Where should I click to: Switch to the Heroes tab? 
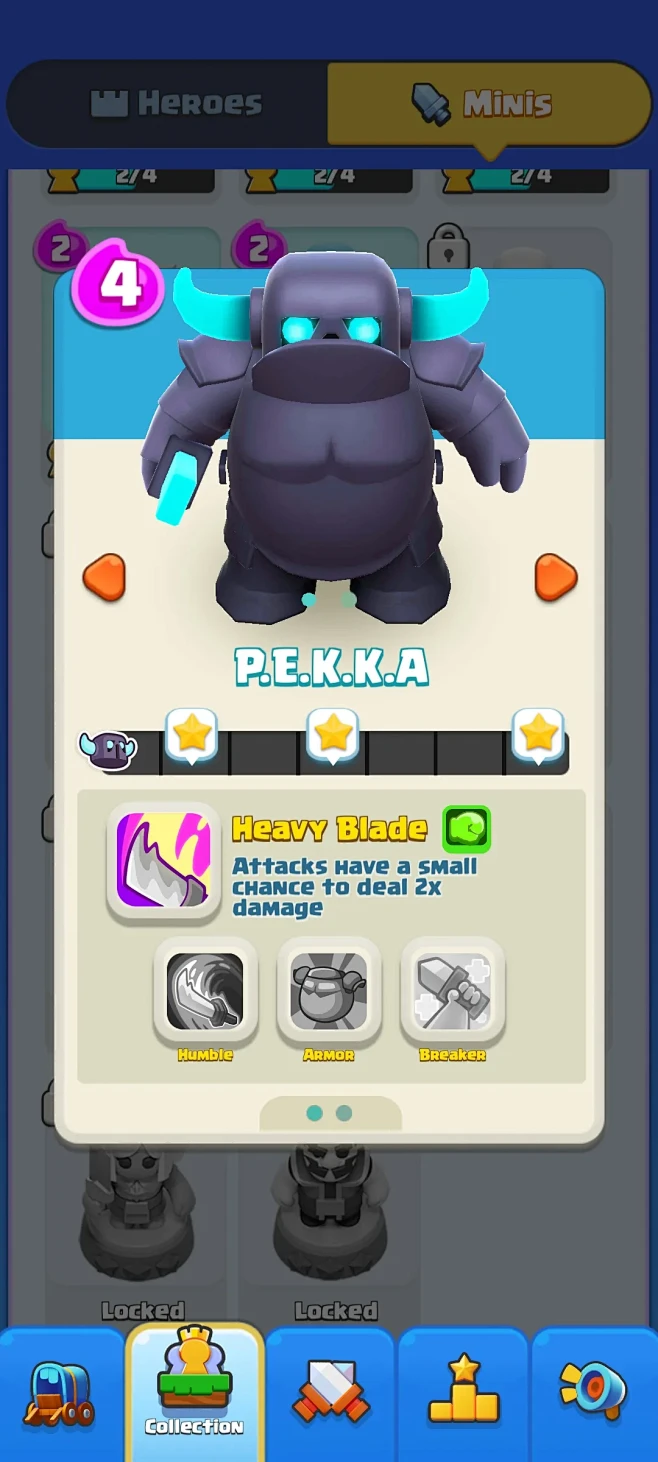click(x=176, y=103)
